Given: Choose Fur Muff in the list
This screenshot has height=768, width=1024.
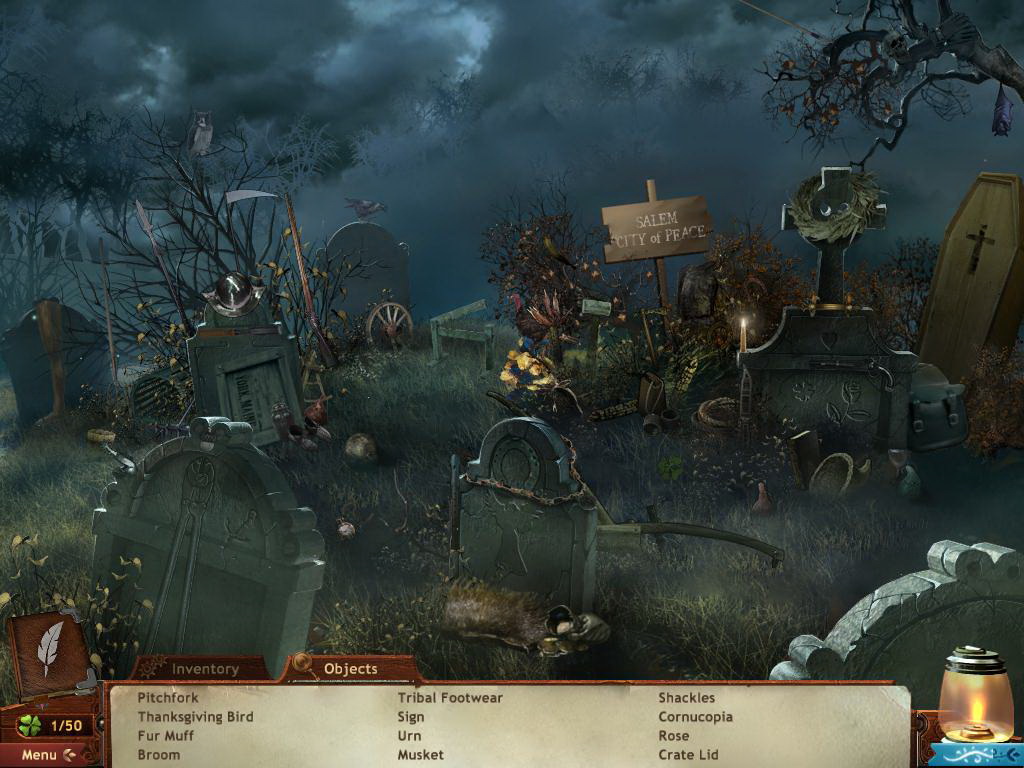Looking at the screenshot, I should click(166, 736).
